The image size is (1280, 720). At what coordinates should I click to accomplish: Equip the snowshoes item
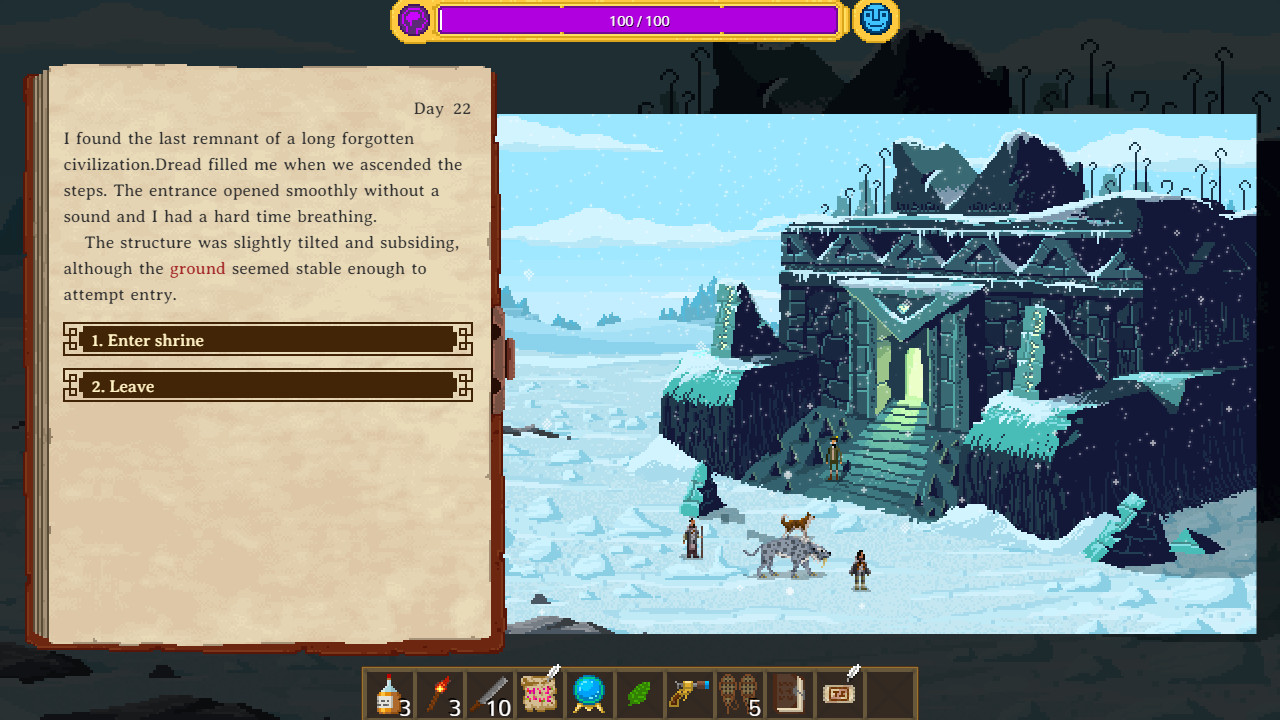739,694
